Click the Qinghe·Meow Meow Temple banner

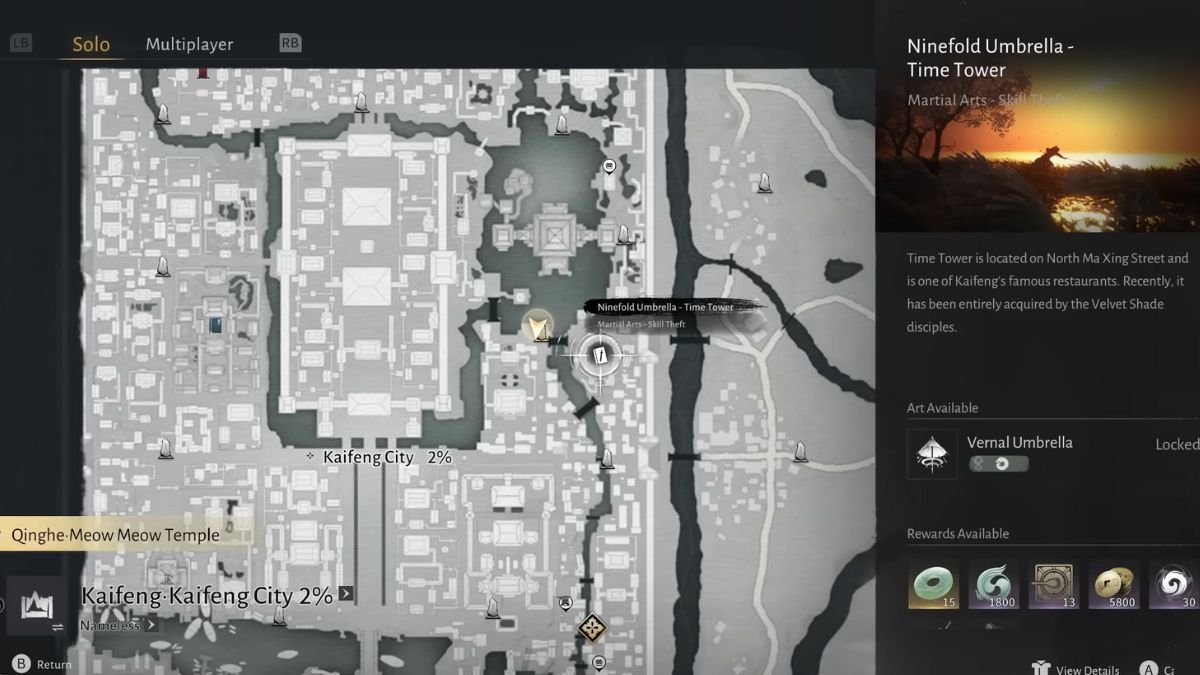pos(115,535)
